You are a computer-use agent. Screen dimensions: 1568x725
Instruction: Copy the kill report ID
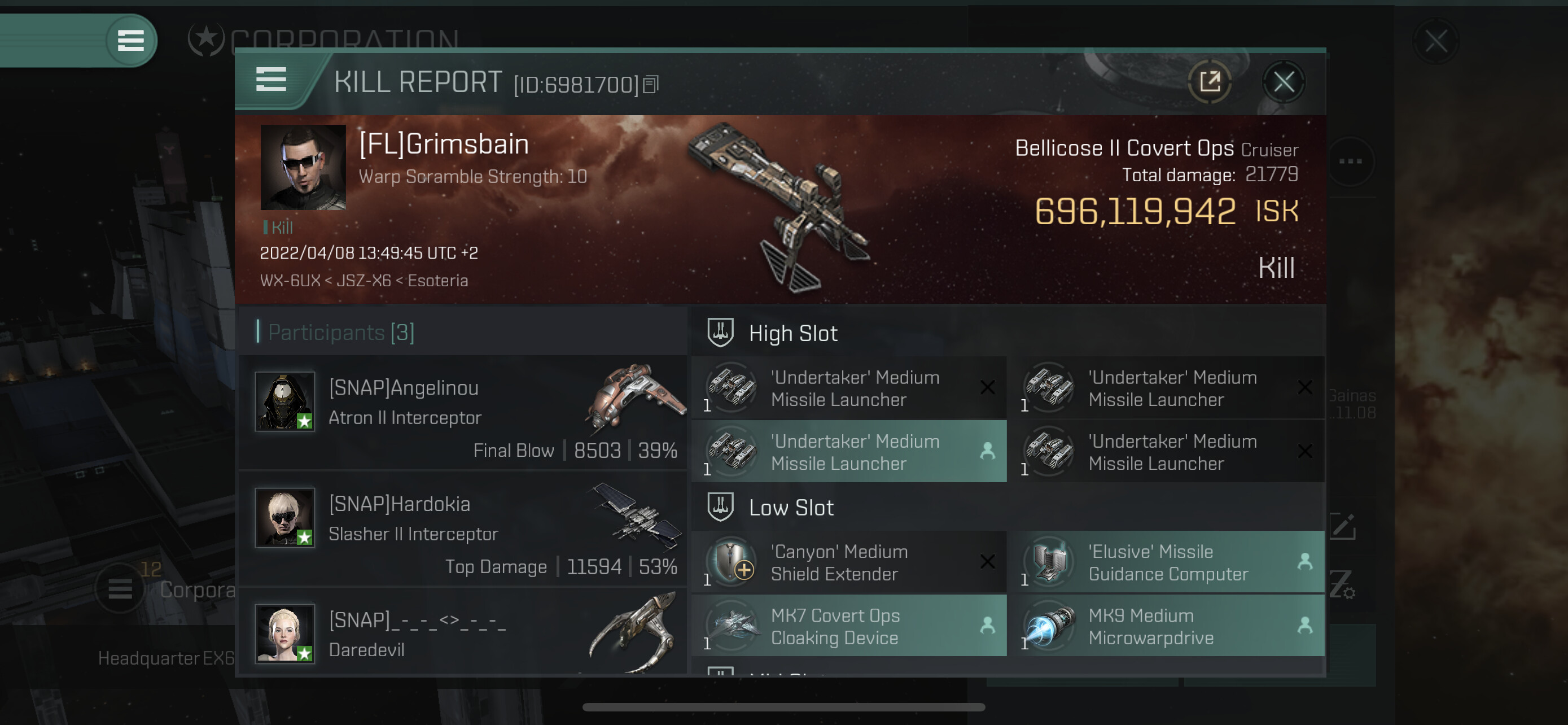651,85
